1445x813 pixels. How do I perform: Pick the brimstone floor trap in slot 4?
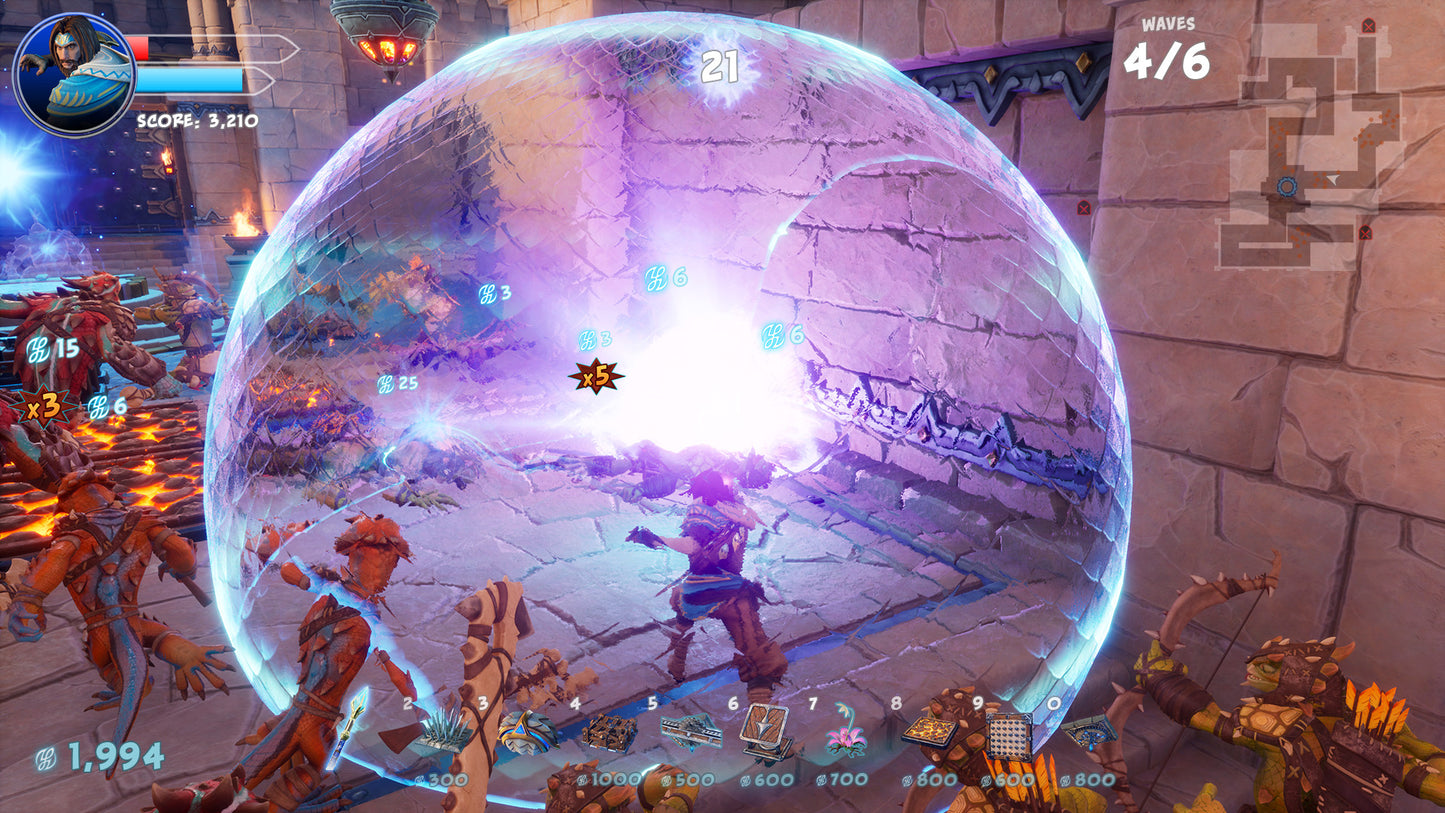tap(609, 732)
